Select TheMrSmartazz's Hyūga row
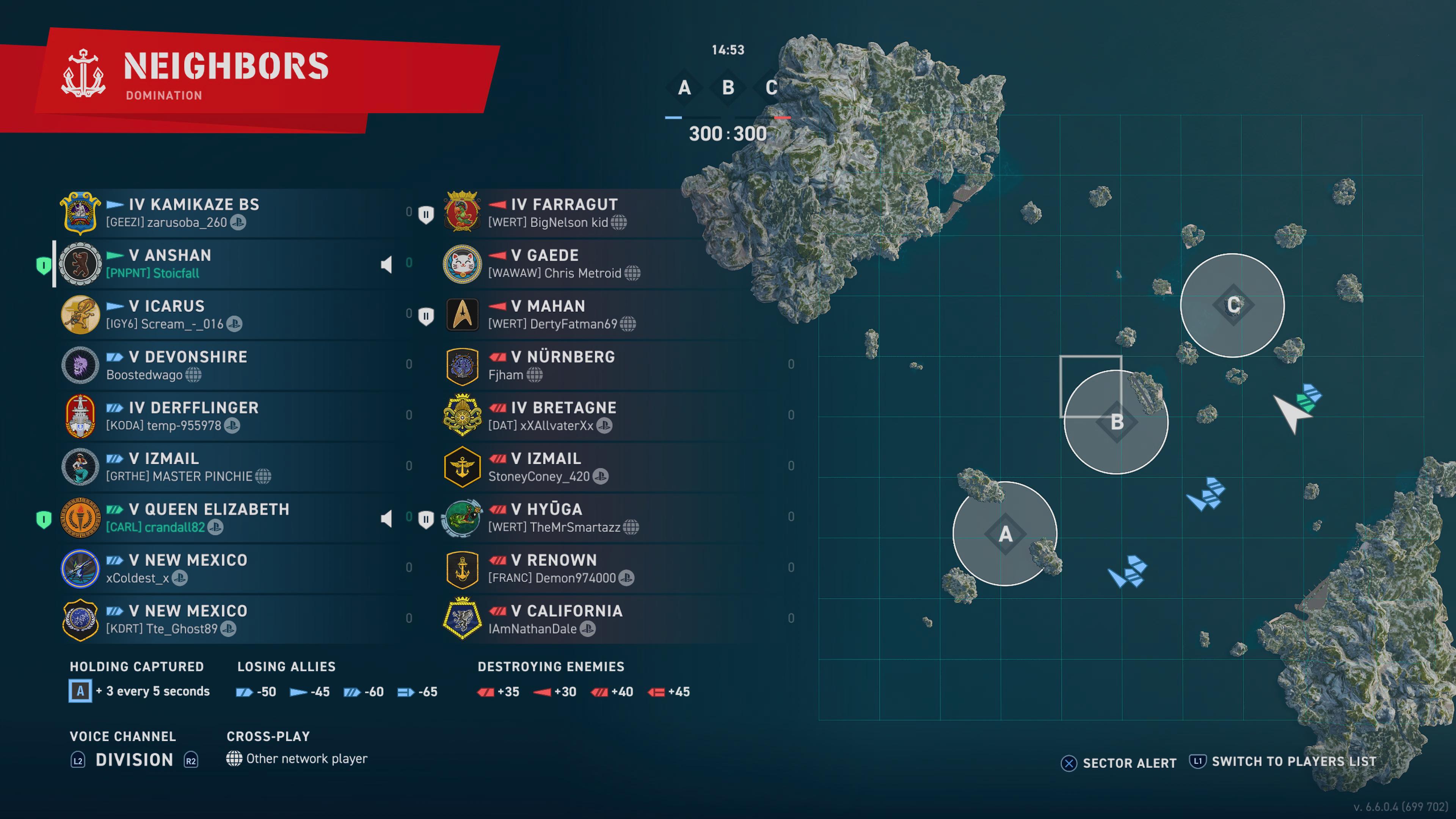 [593, 518]
